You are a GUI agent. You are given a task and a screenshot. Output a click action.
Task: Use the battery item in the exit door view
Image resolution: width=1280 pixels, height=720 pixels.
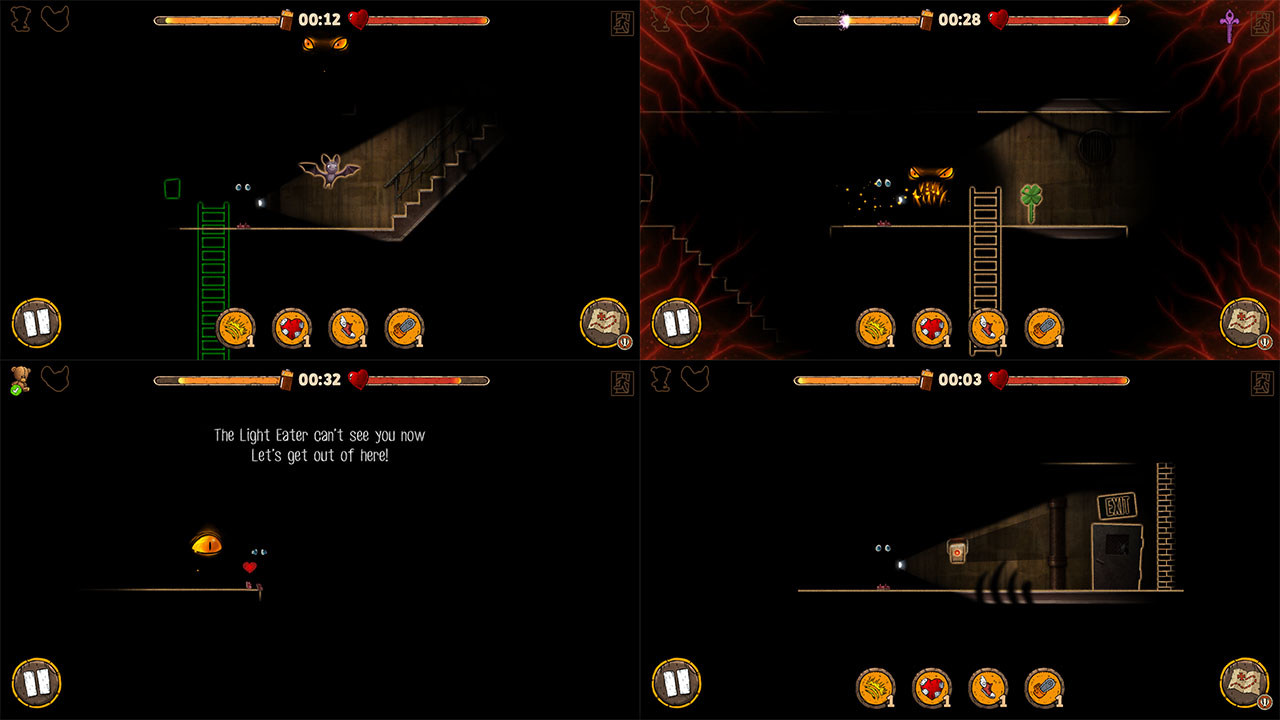coord(1044,688)
